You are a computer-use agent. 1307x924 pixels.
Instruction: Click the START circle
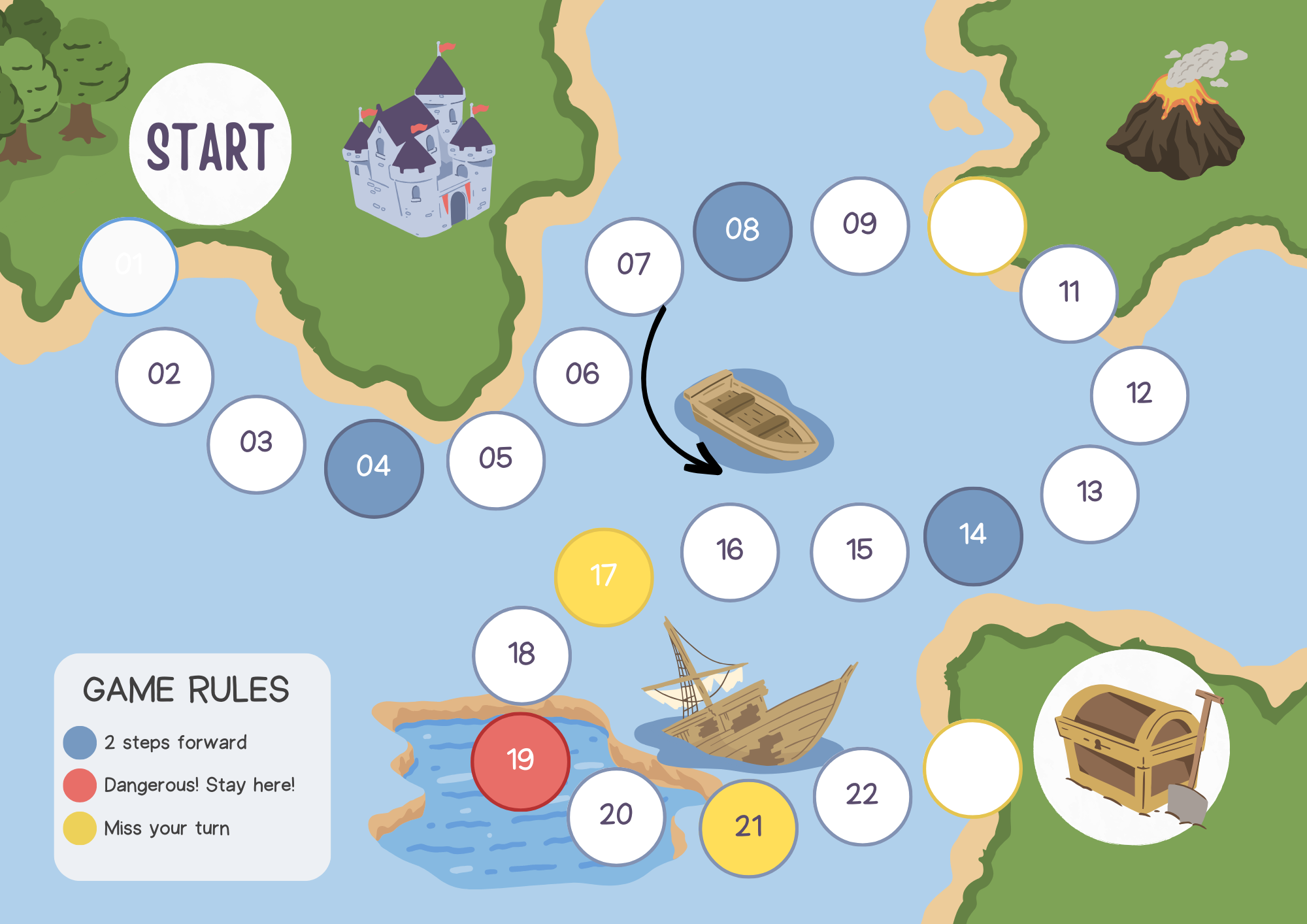[210, 144]
